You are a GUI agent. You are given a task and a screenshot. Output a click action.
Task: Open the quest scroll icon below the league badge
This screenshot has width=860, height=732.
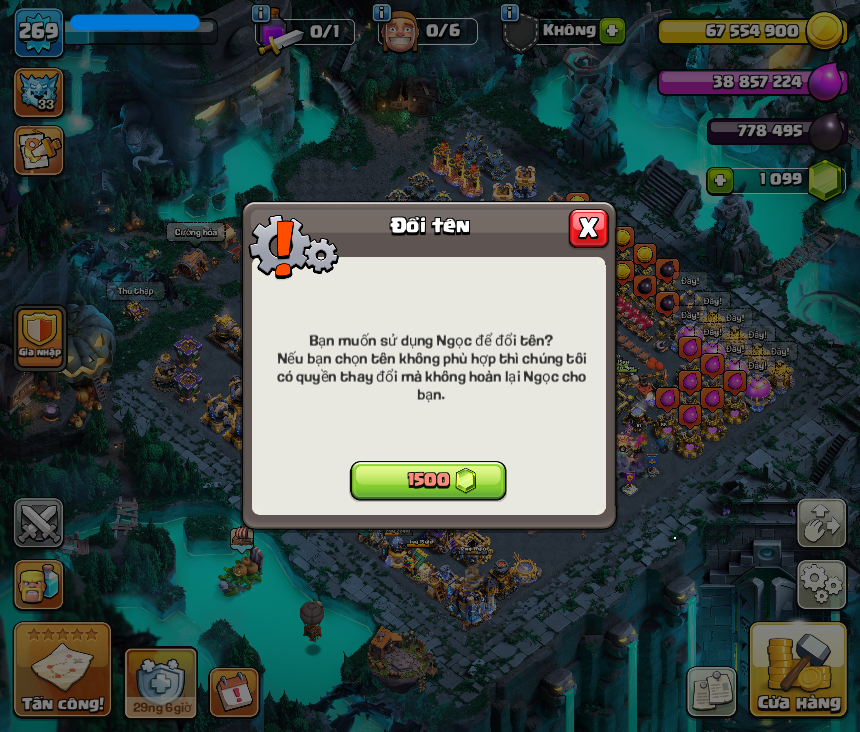(38, 150)
